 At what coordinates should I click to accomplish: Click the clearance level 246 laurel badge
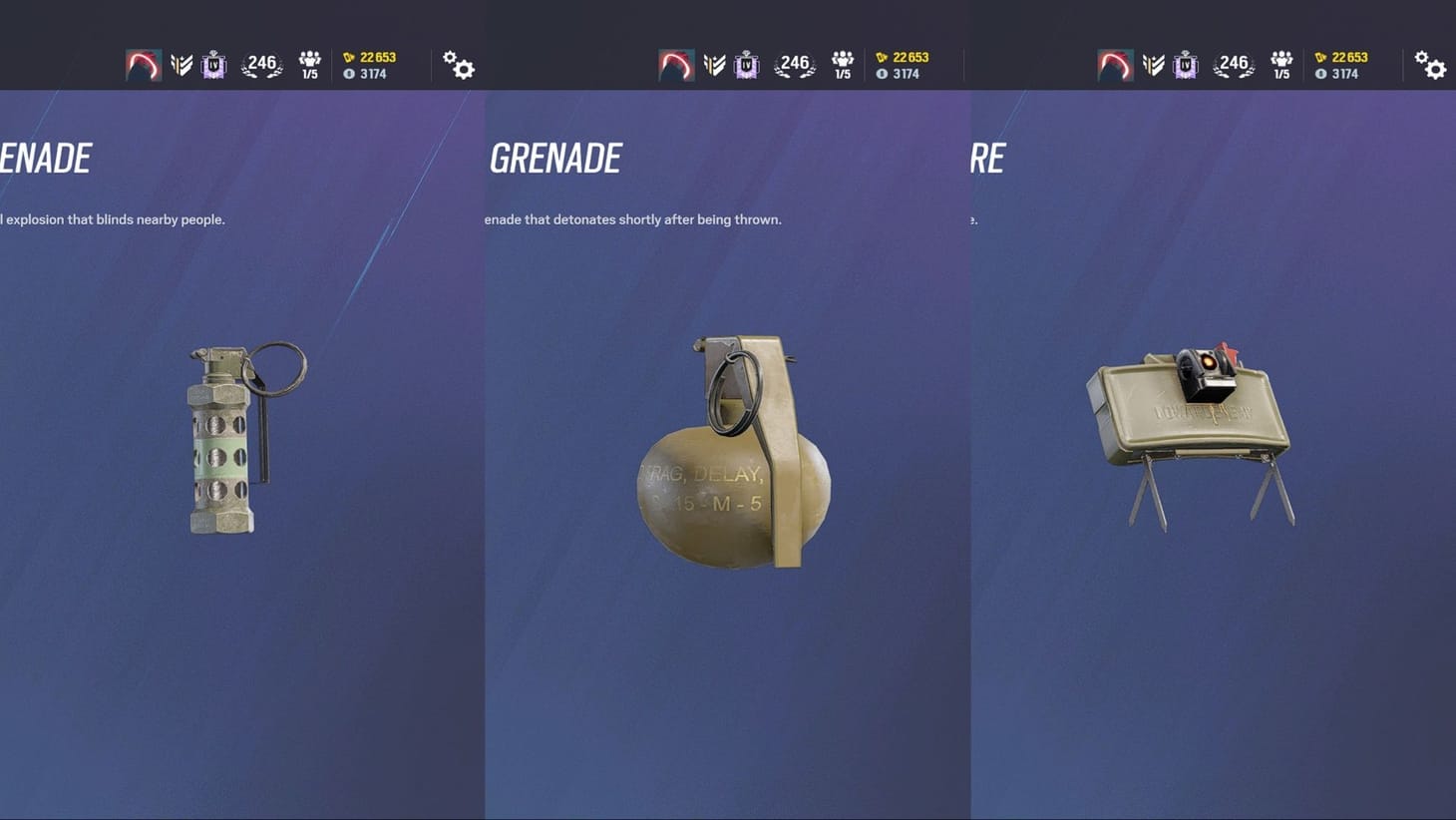coord(261,64)
